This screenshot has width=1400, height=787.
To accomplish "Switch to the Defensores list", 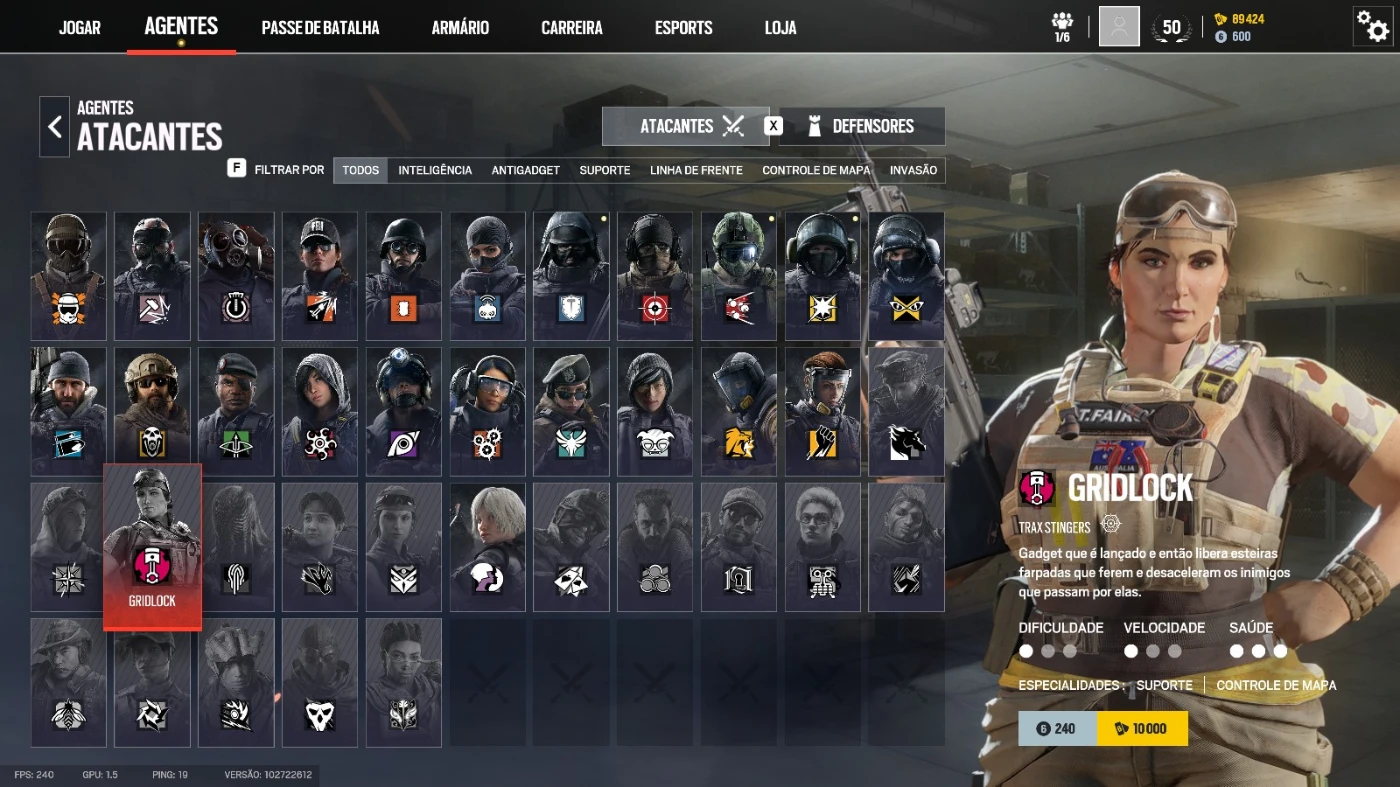I will pyautogui.click(x=861, y=126).
